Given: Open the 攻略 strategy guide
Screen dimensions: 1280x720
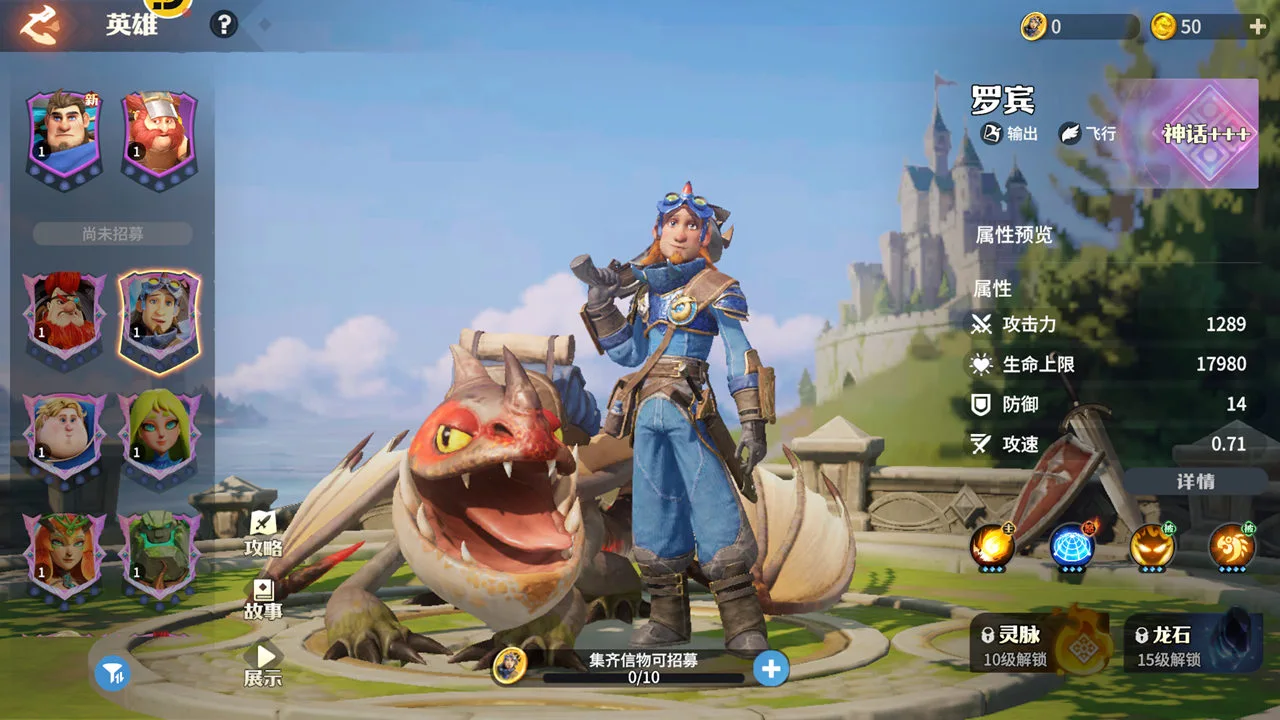Looking at the screenshot, I should point(263,534).
